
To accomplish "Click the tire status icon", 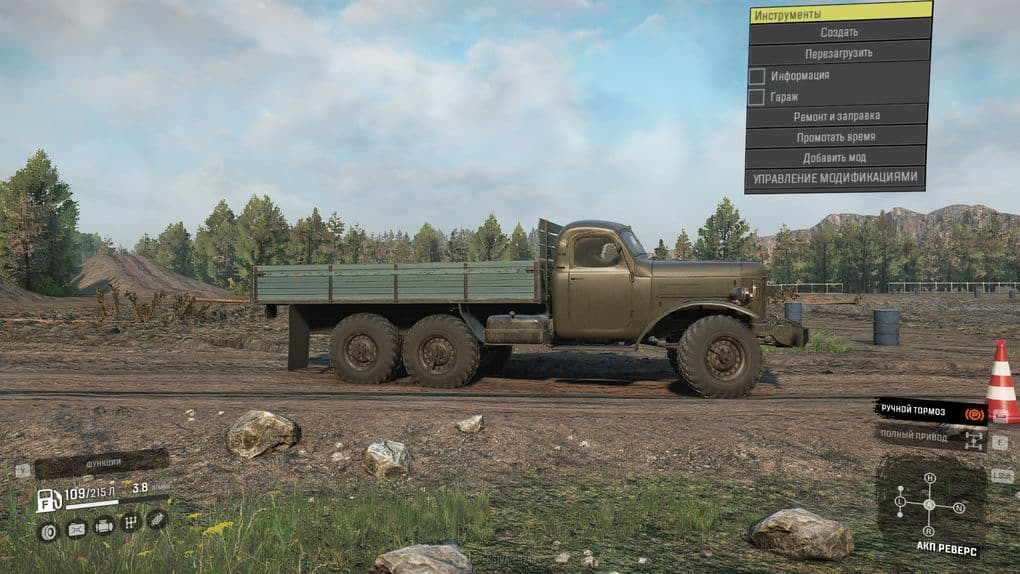I will pyautogui.click(x=47, y=530).
